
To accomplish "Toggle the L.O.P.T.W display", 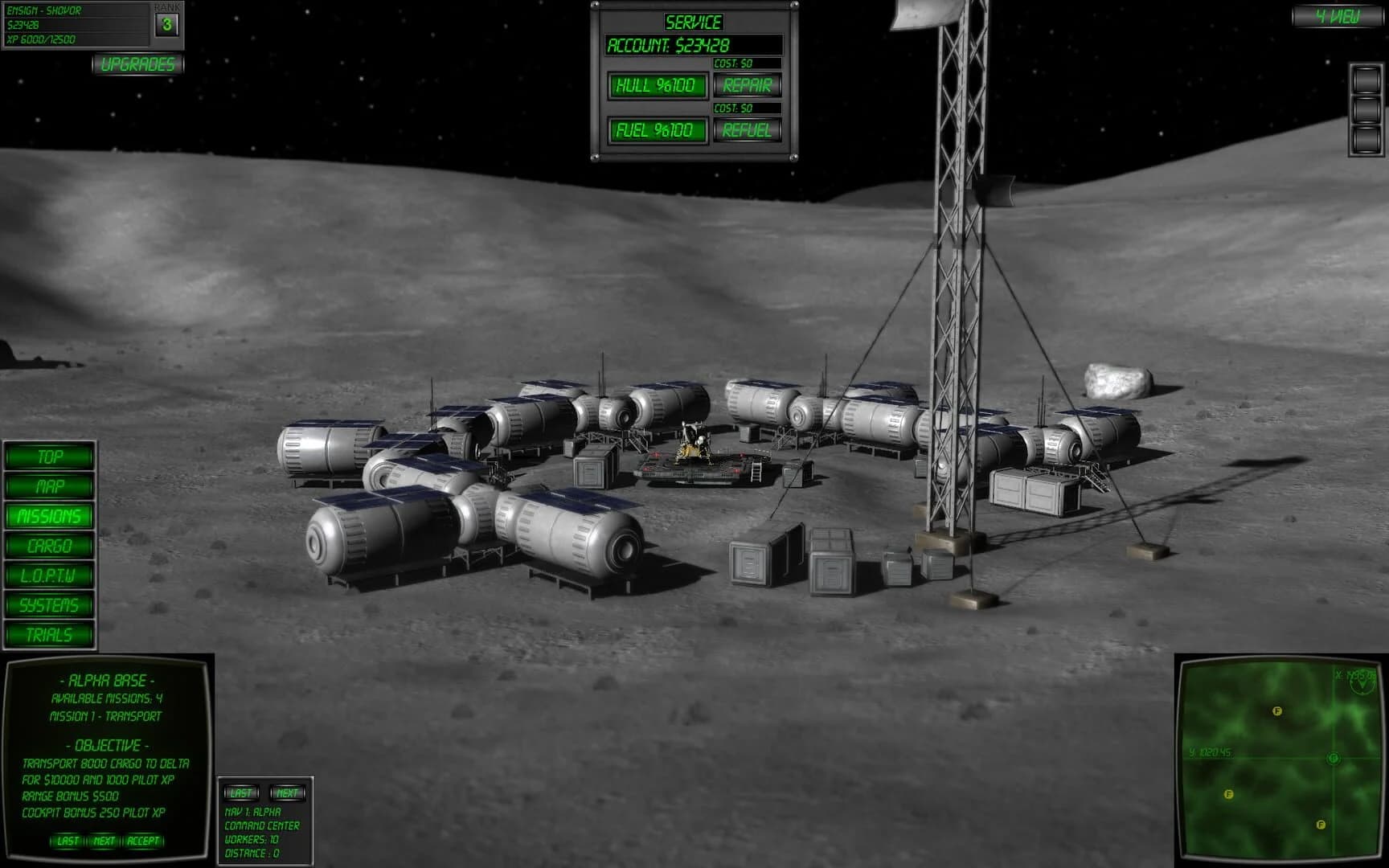I will pyautogui.click(x=48, y=575).
